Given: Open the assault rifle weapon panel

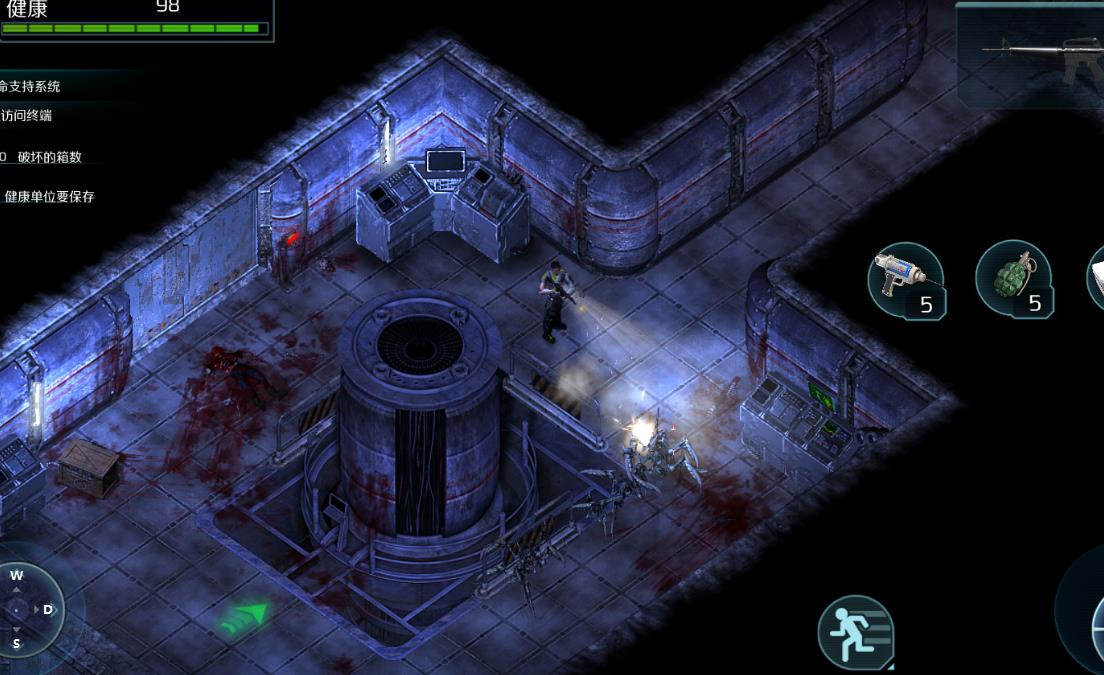Looking at the screenshot, I should (1029, 54).
